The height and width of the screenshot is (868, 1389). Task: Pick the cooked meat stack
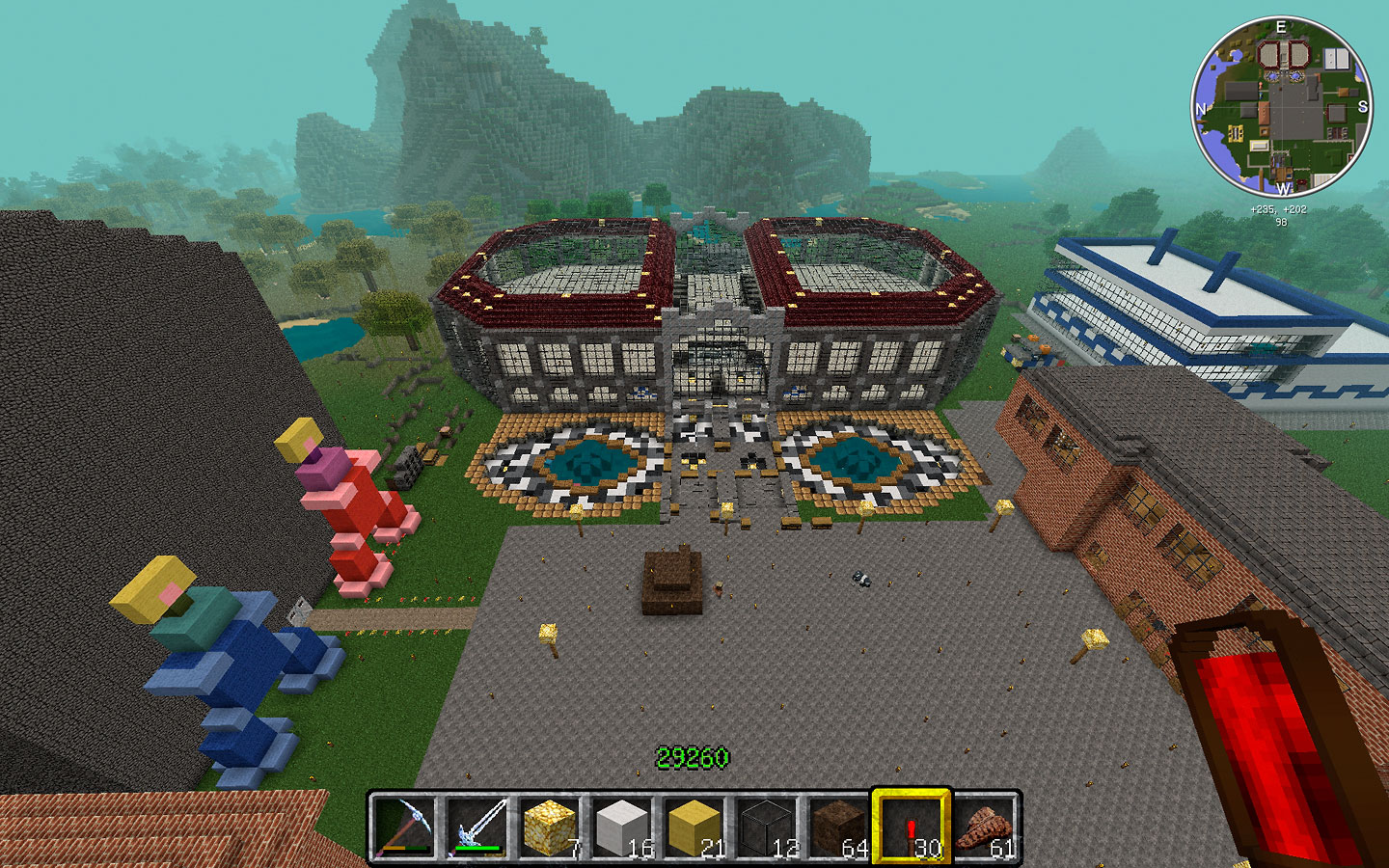click(x=983, y=827)
